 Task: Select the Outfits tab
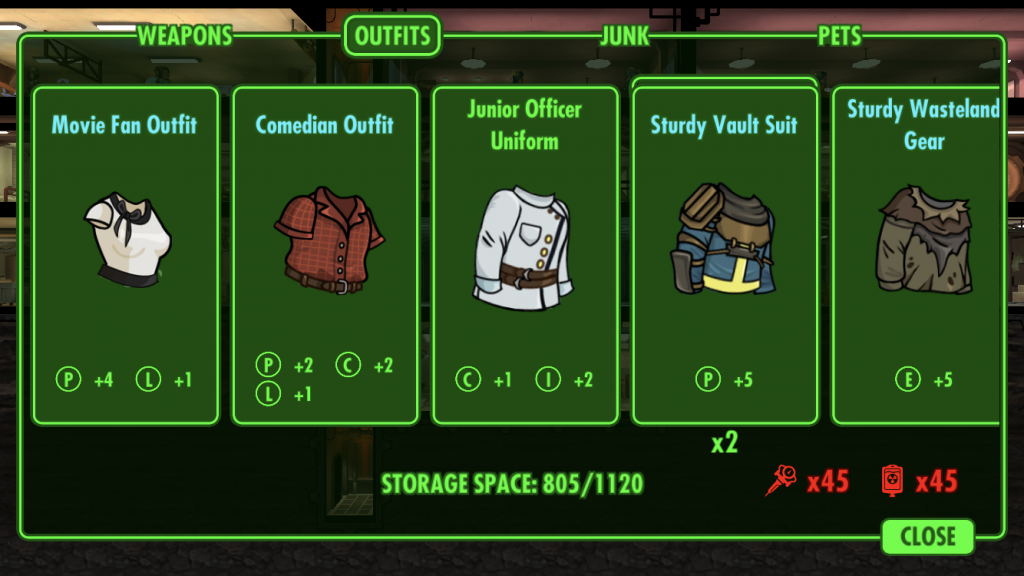pos(393,36)
